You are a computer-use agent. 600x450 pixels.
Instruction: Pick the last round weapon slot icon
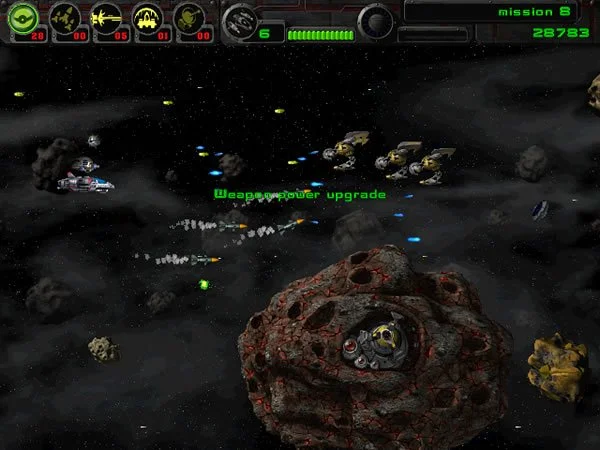[x=189, y=17]
